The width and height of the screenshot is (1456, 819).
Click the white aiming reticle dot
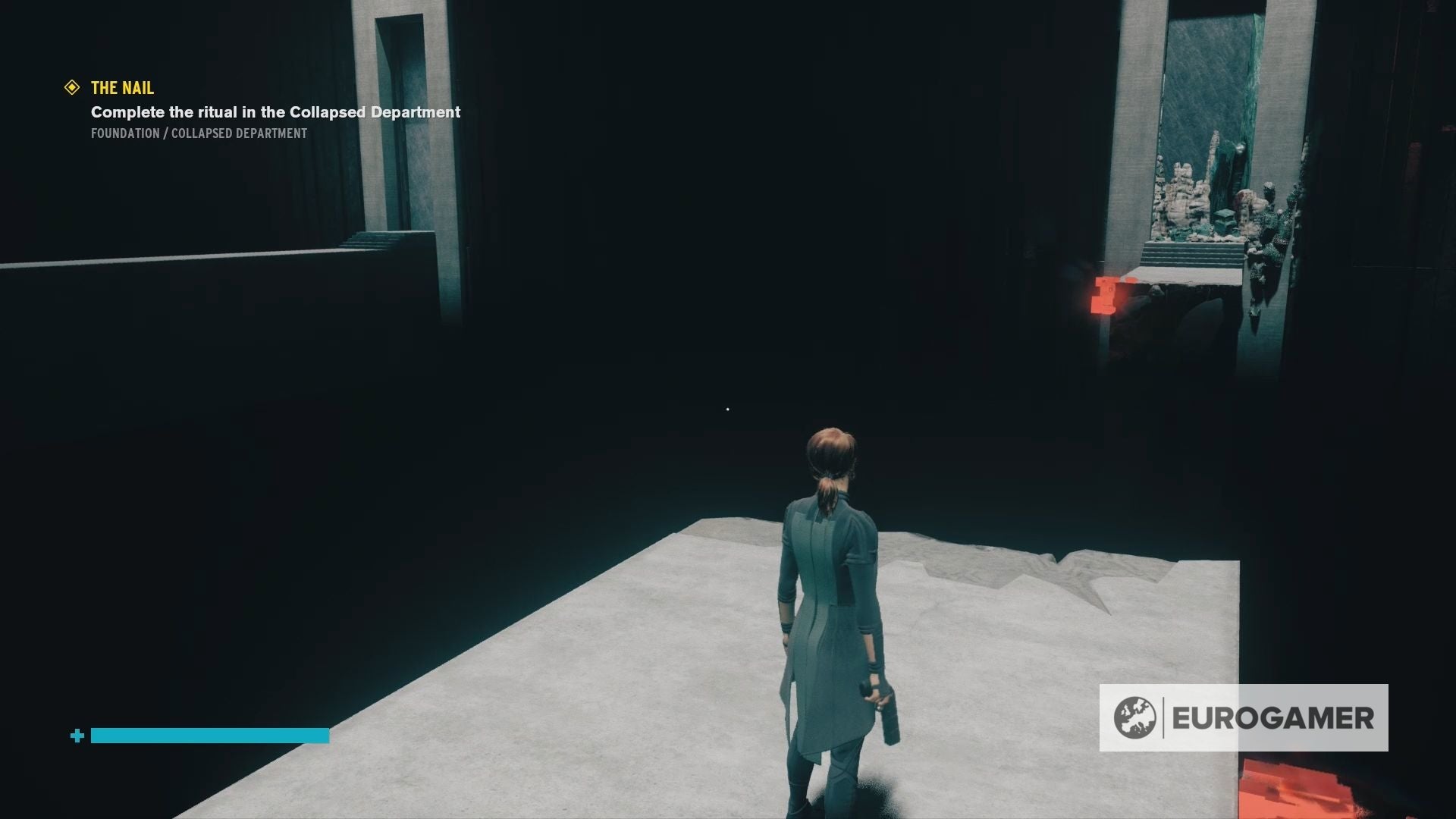click(727, 409)
